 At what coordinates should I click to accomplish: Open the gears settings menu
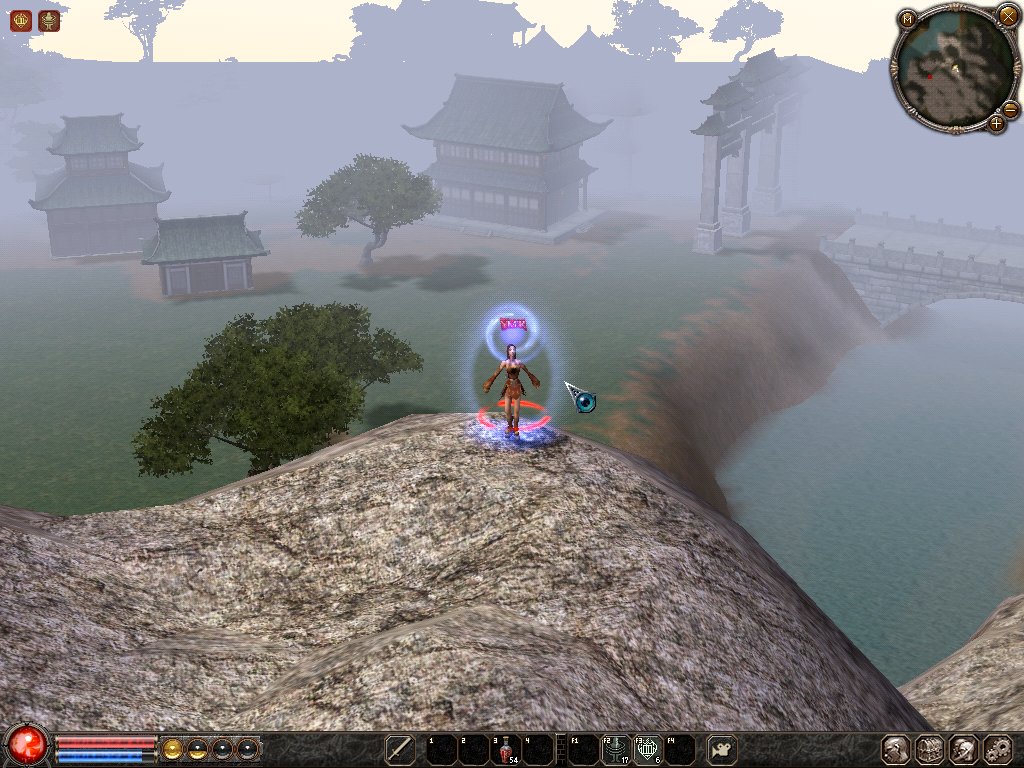coord(998,749)
